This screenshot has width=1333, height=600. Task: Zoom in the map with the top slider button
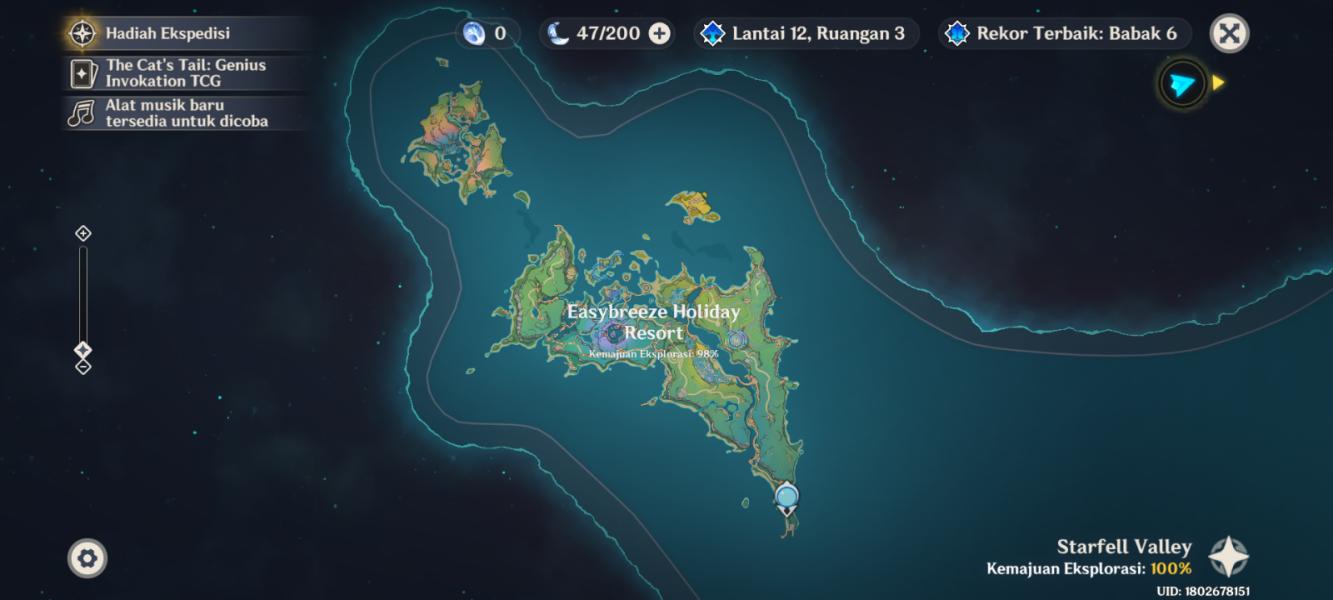coord(83,233)
